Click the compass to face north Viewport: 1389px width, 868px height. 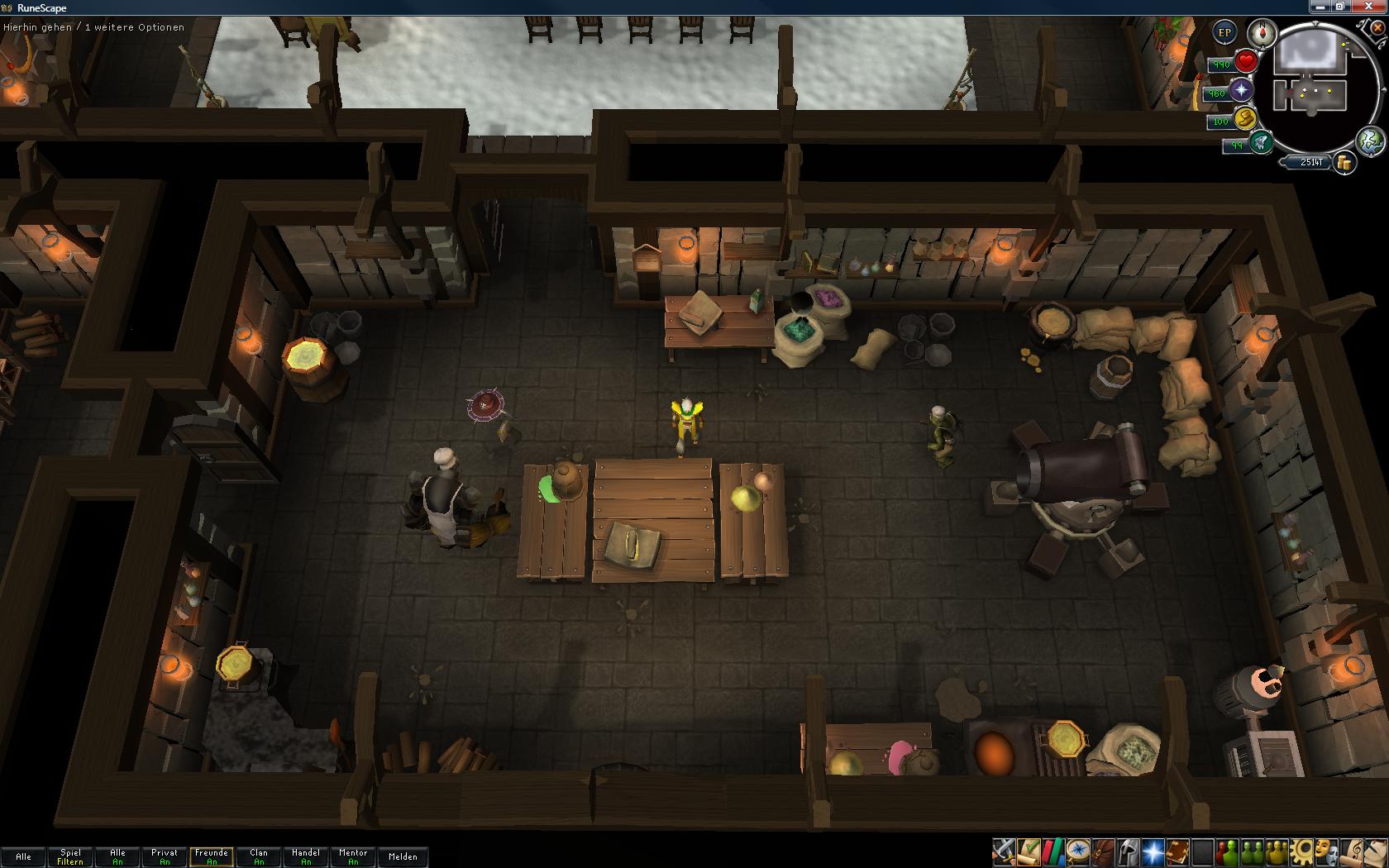click(x=1262, y=33)
